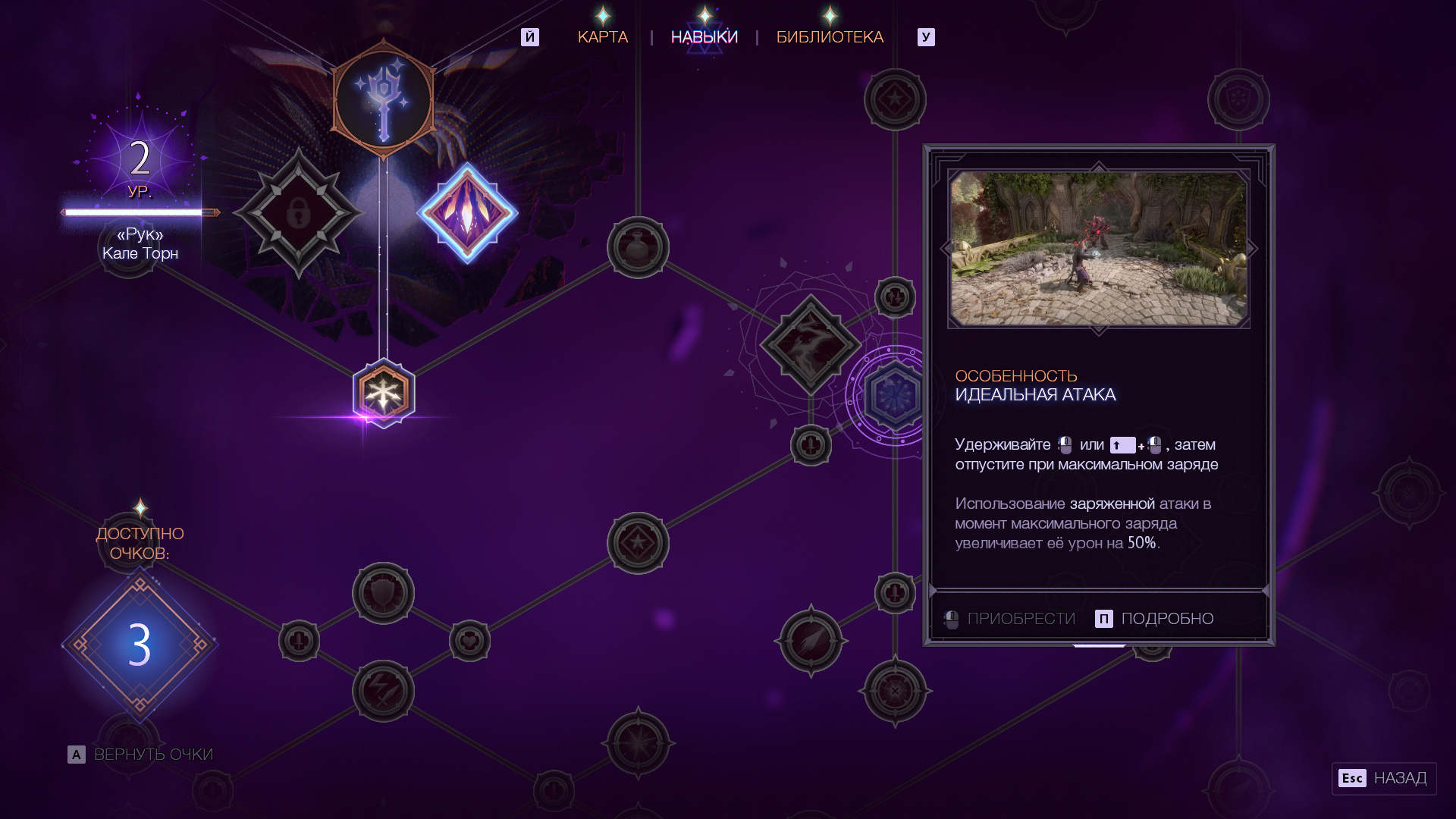The width and height of the screenshot is (1456, 819).
Task: Choose the blue hexagon node with purple ring
Action: pos(895,395)
